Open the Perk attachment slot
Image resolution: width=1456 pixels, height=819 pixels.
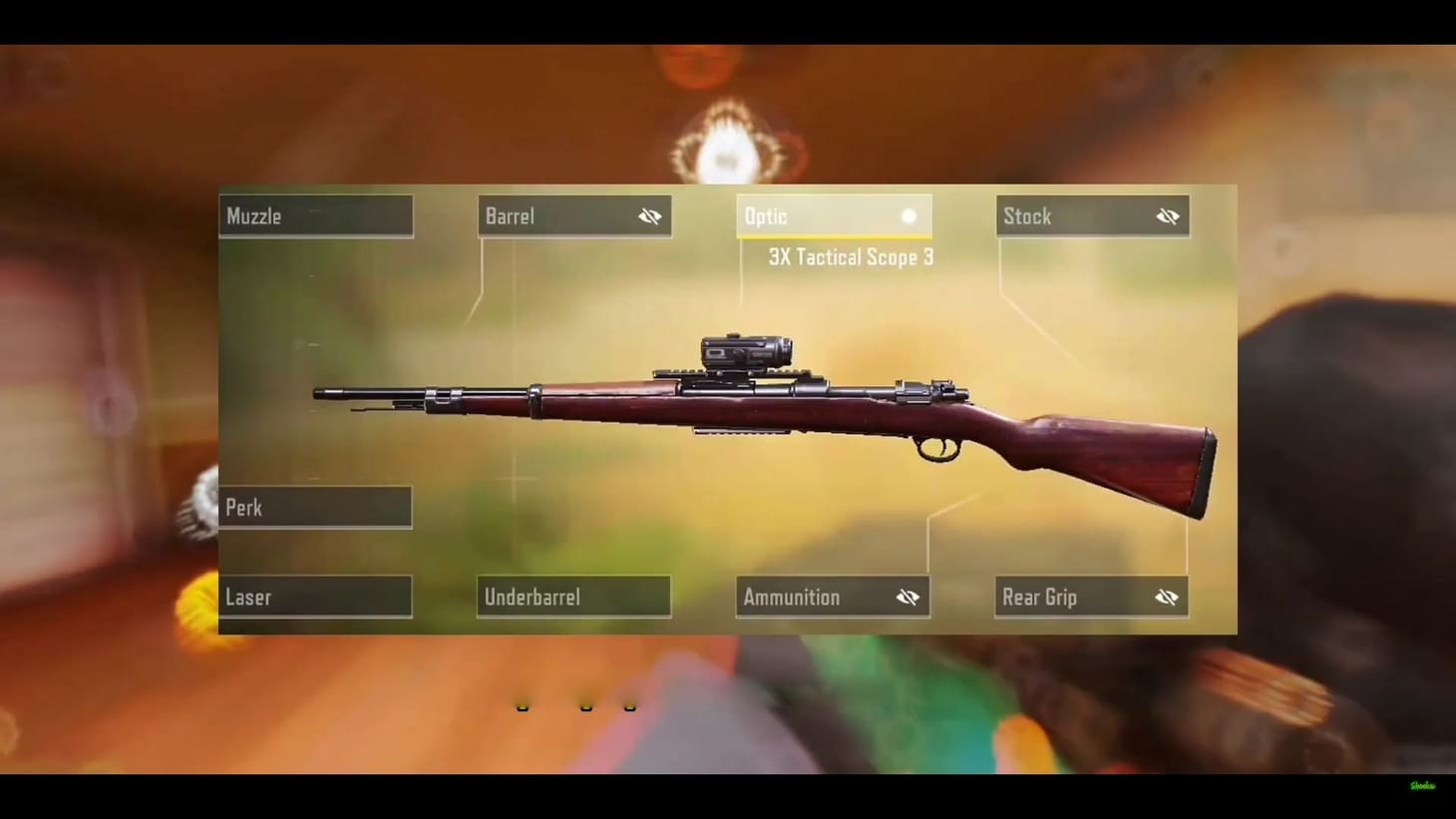click(315, 507)
